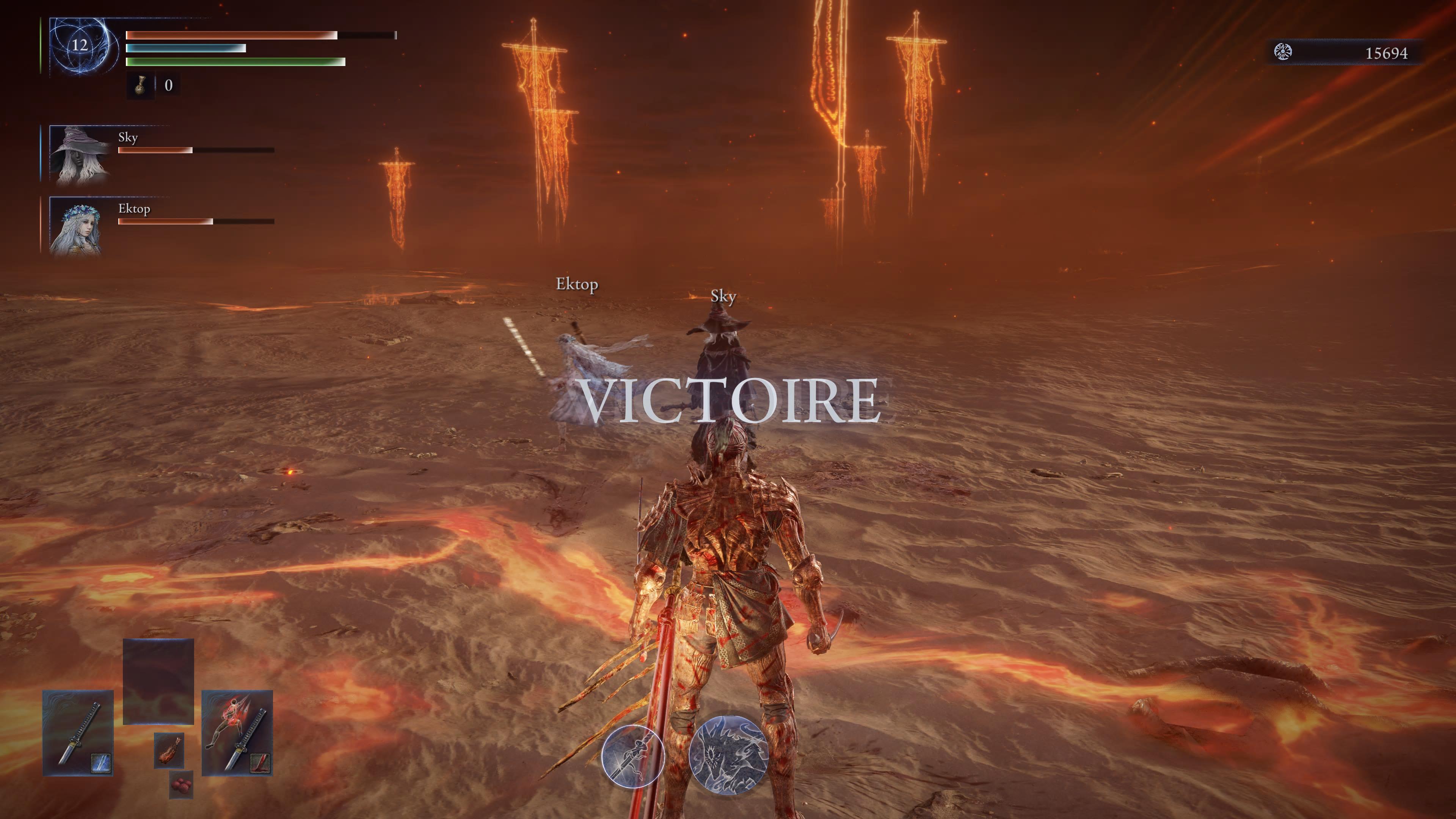
Task: Select the right-hand katana with red skill
Action: pyautogui.click(x=237, y=733)
